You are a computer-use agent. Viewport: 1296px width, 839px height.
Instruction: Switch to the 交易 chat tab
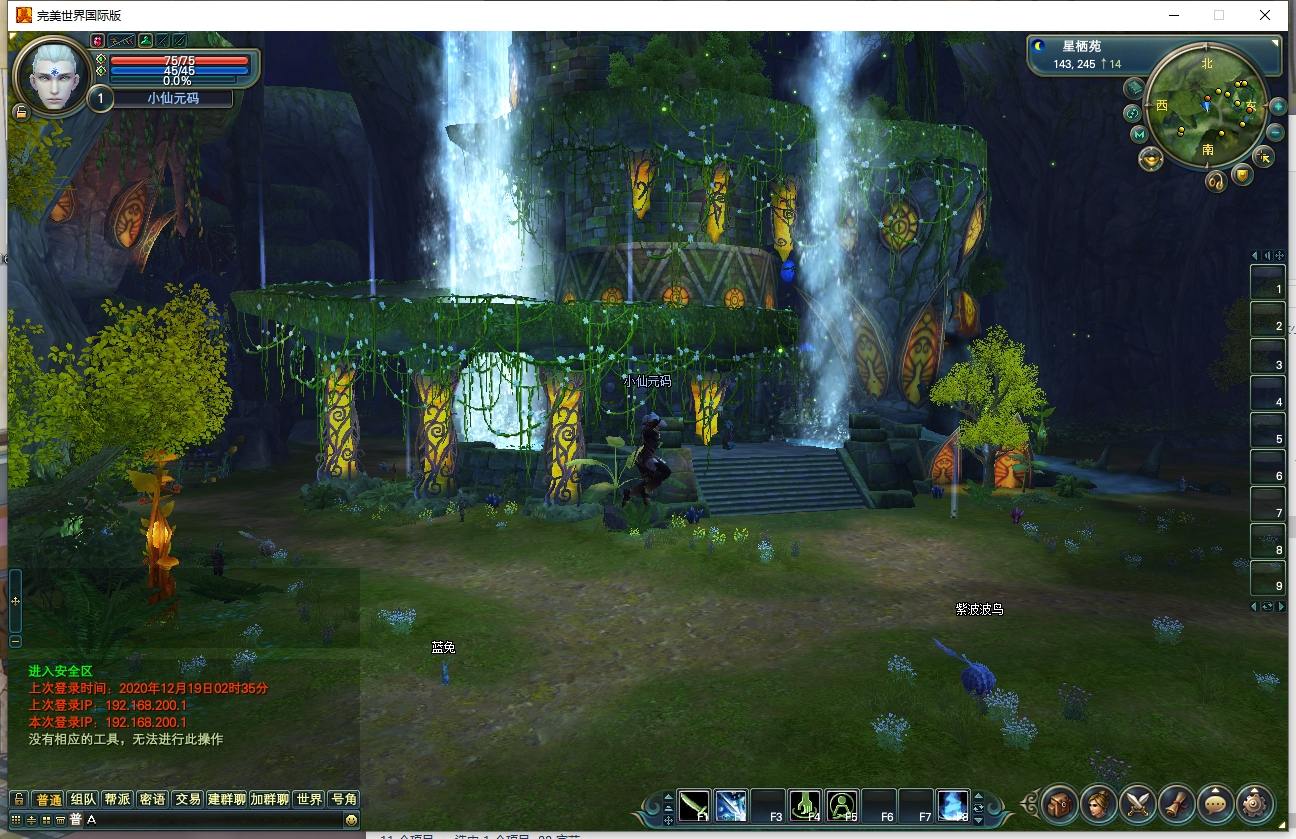[x=187, y=799]
